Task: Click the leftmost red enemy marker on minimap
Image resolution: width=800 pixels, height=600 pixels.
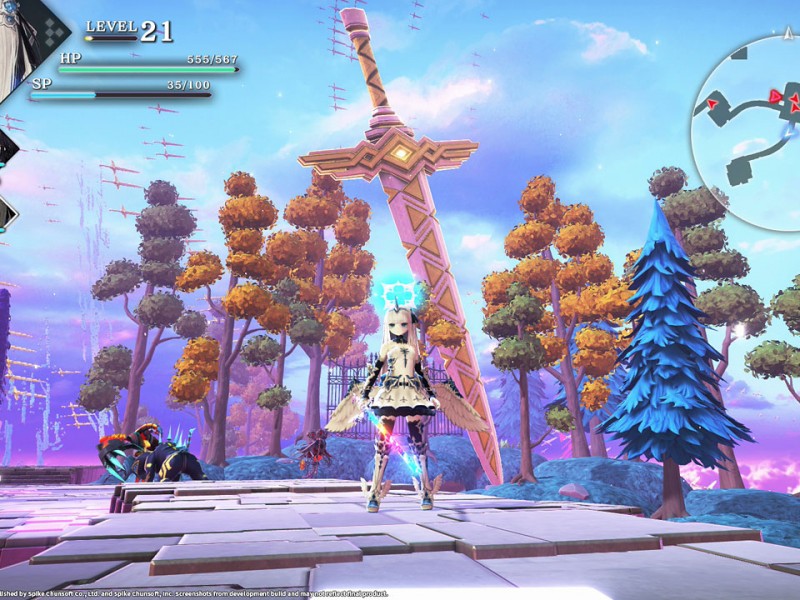Action: [713, 103]
